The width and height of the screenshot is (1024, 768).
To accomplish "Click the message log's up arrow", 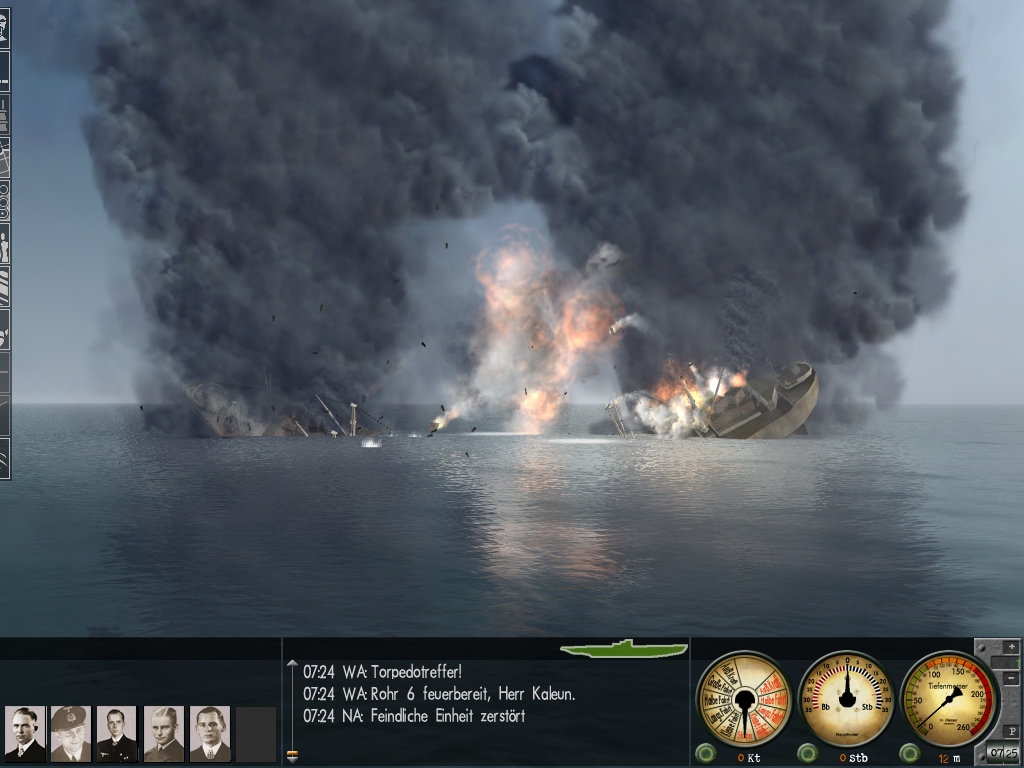I will (x=292, y=664).
